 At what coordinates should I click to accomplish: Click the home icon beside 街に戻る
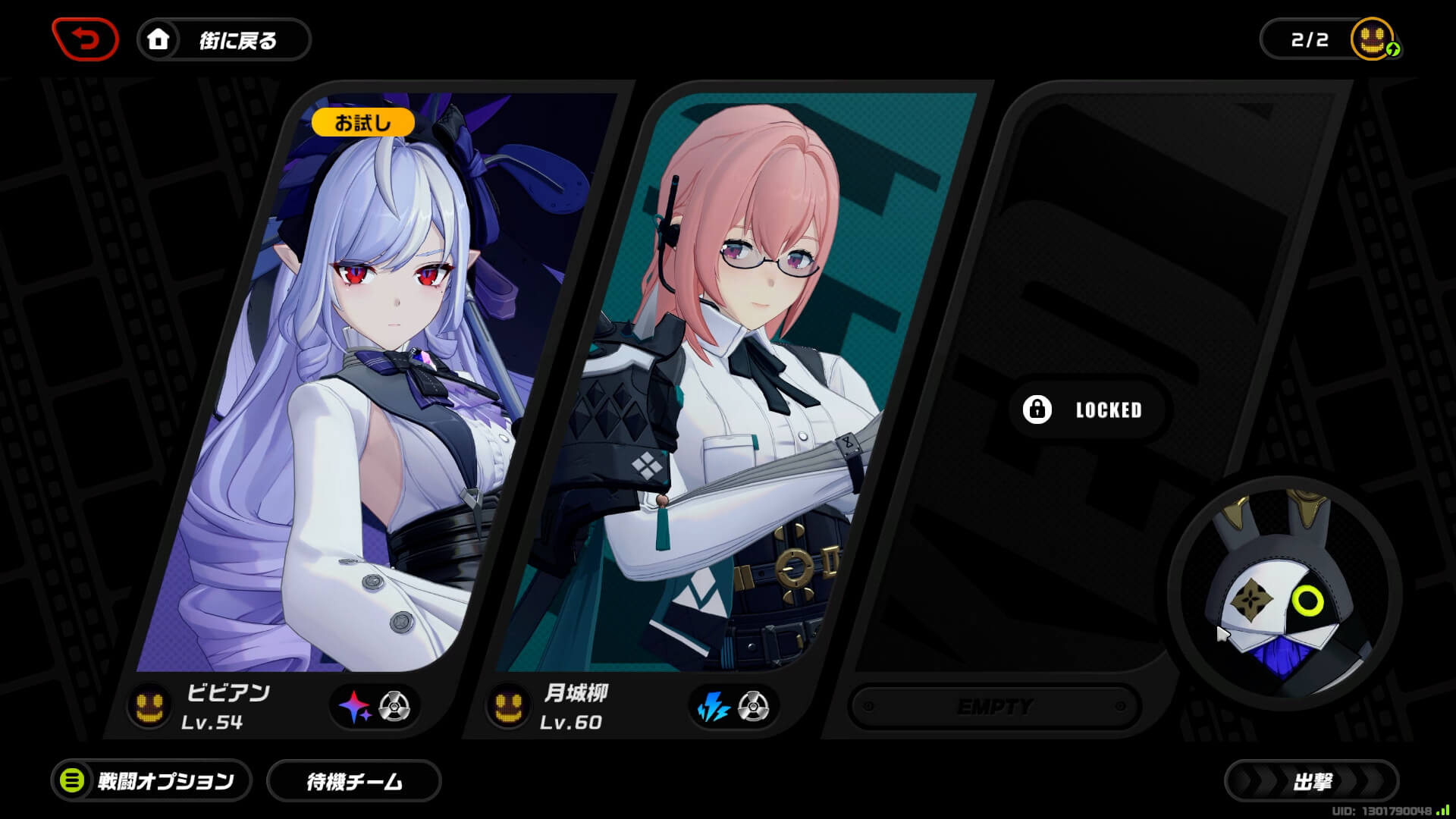(158, 40)
